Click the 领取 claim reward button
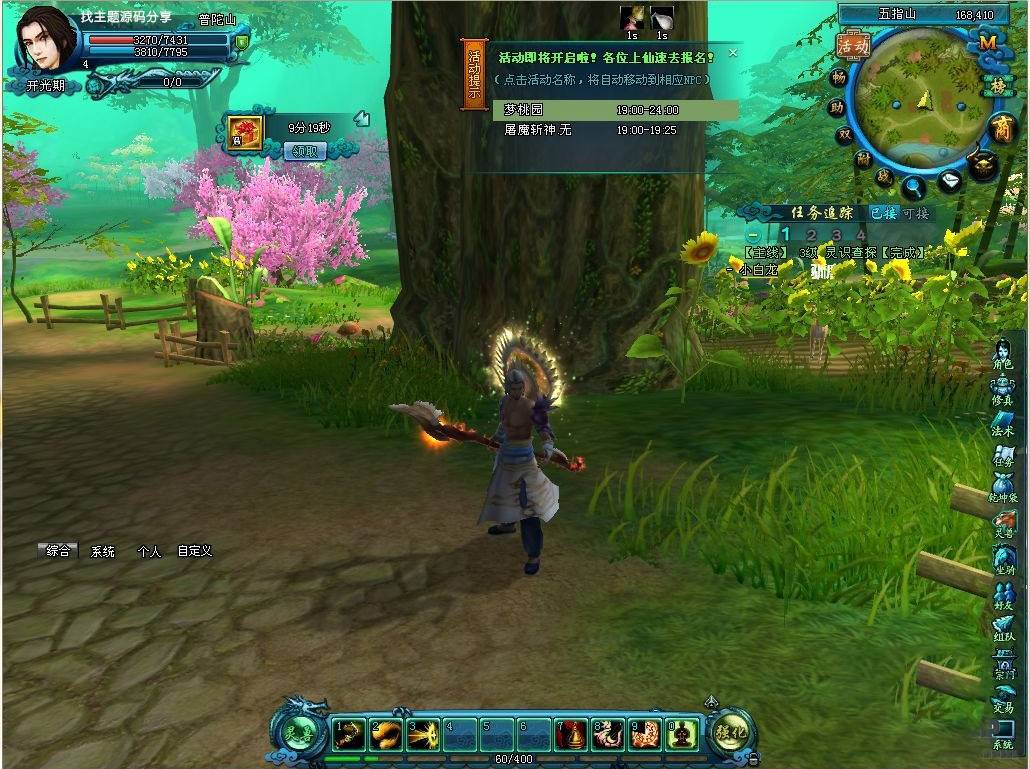The image size is (1030, 769). click(x=305, y=151)
